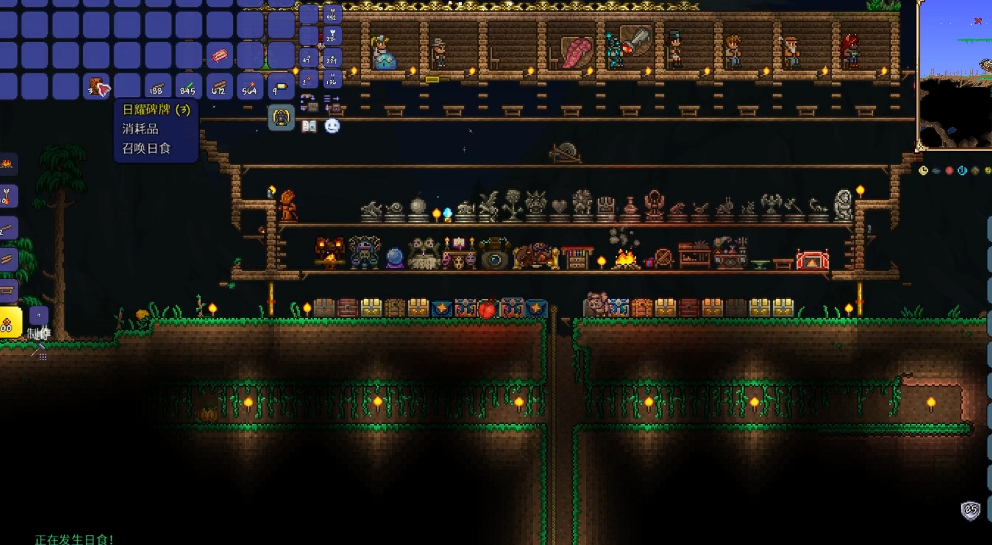Select the item stack of 188
Screen dimensions: 992x545
pyautogui.click(x=158, y=87)
